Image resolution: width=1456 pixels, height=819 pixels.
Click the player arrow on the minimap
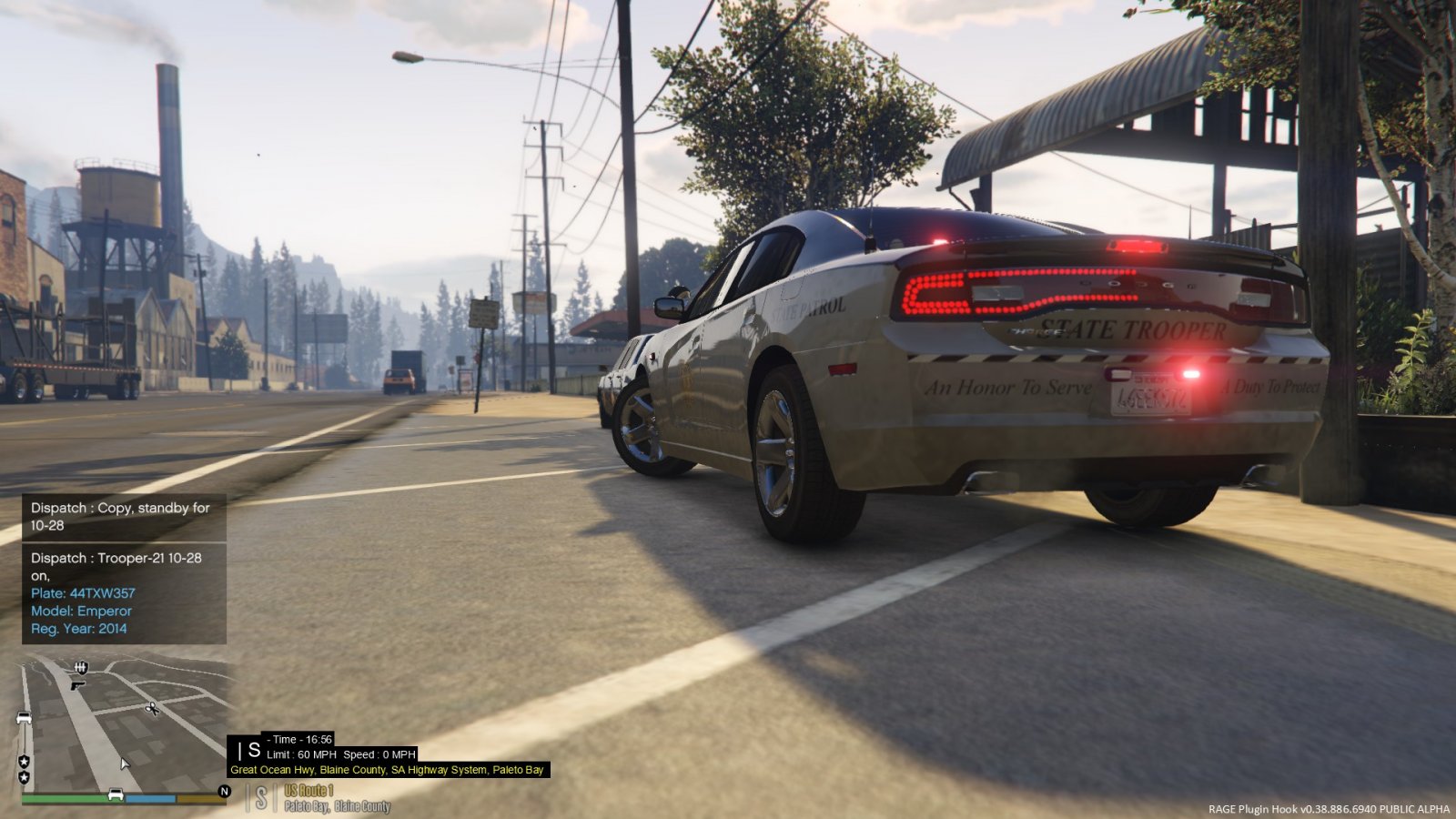124,763
